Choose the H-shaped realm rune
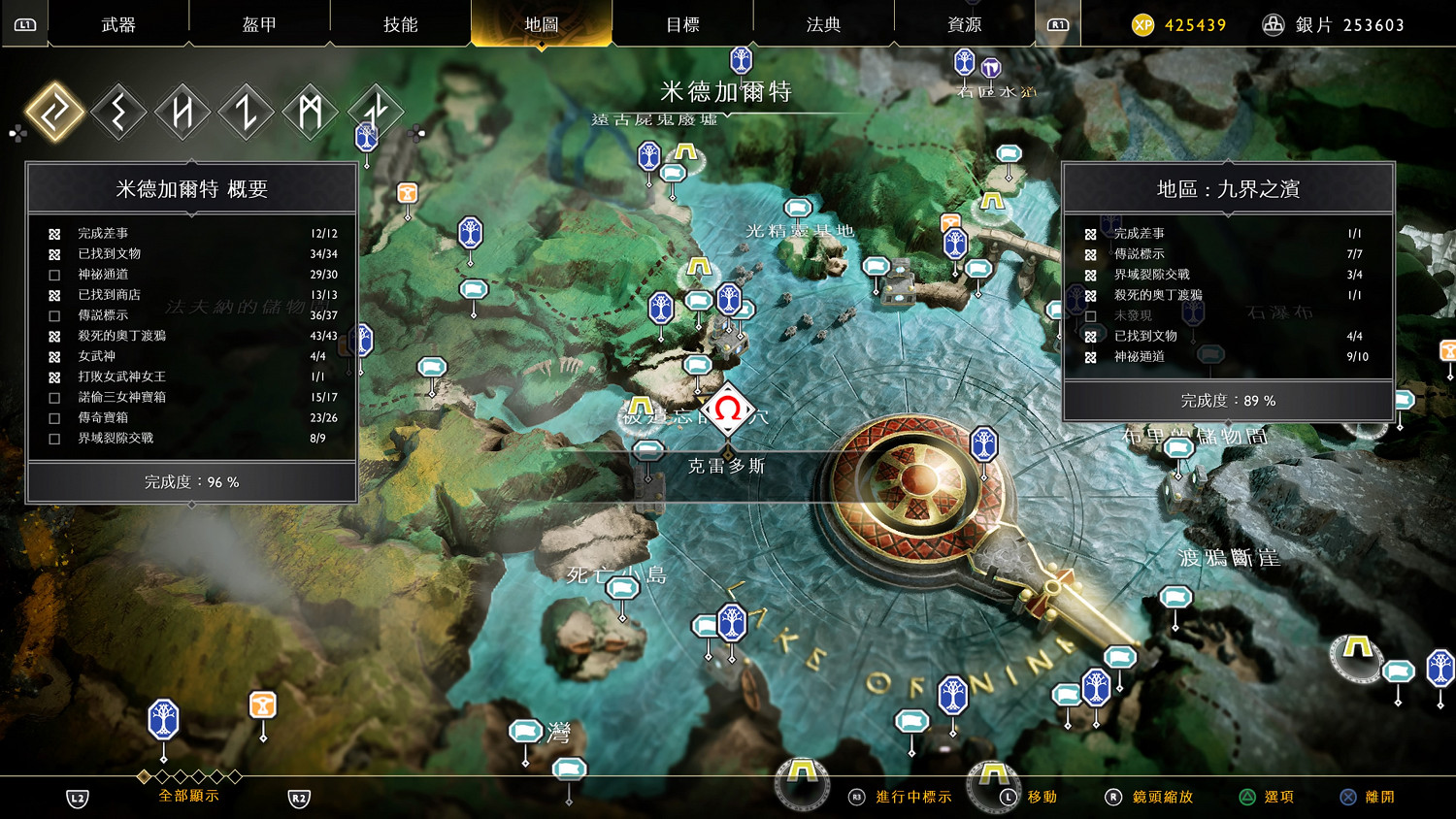 pyautogui.click(x=182, y=112)
